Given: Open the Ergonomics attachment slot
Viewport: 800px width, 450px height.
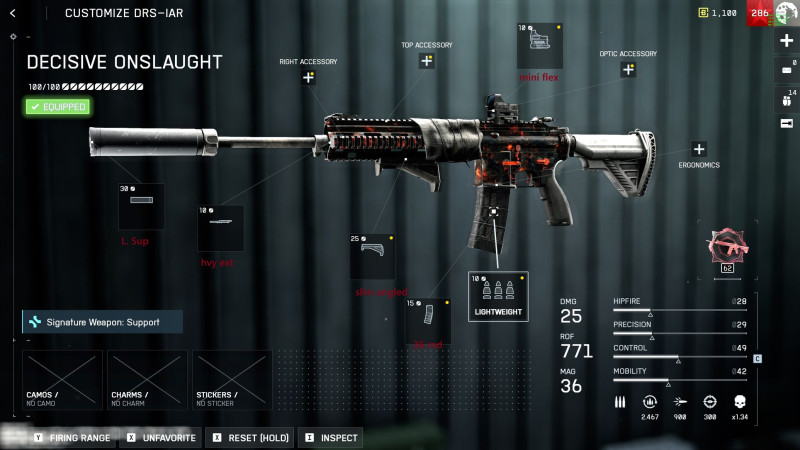Looking at the screenshot, I should coord(699,149).
